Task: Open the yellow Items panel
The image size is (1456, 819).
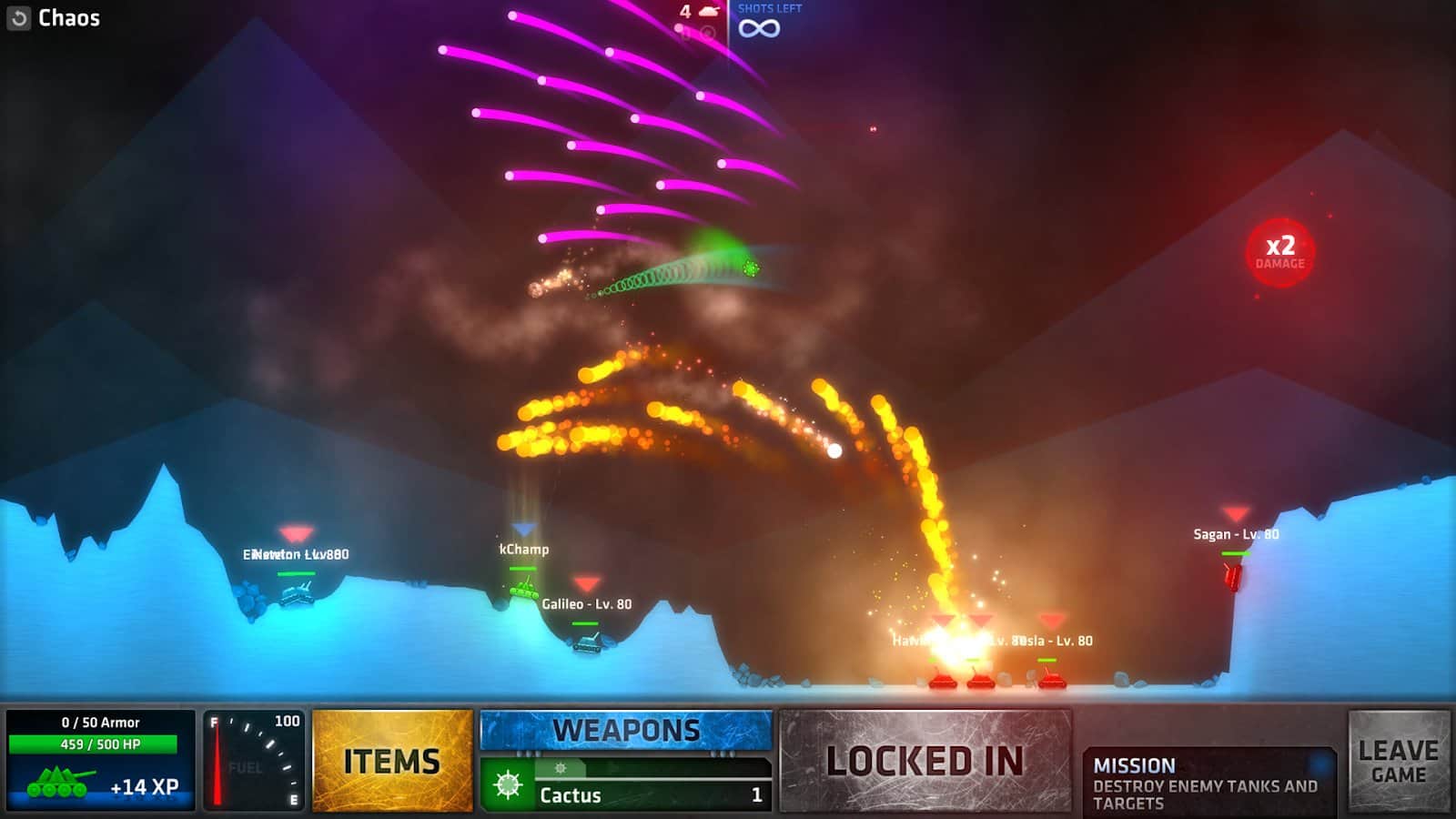Action: tap(392, 761)
